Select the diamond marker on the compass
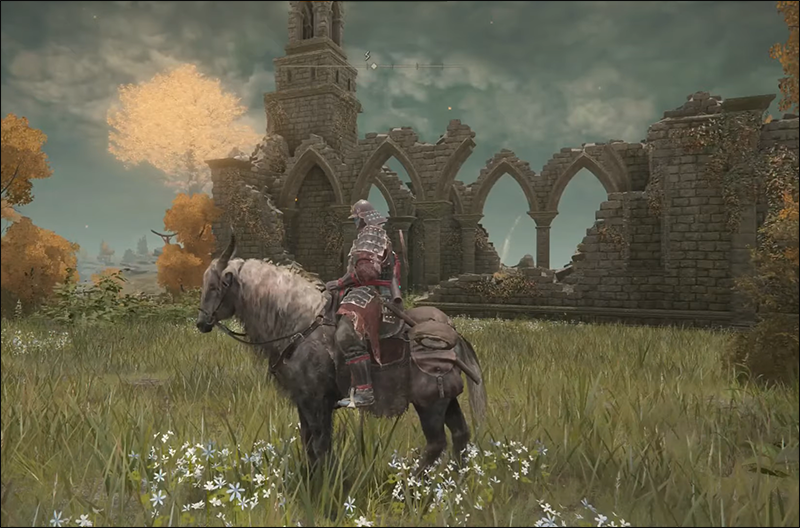 (x=373, y=66)
